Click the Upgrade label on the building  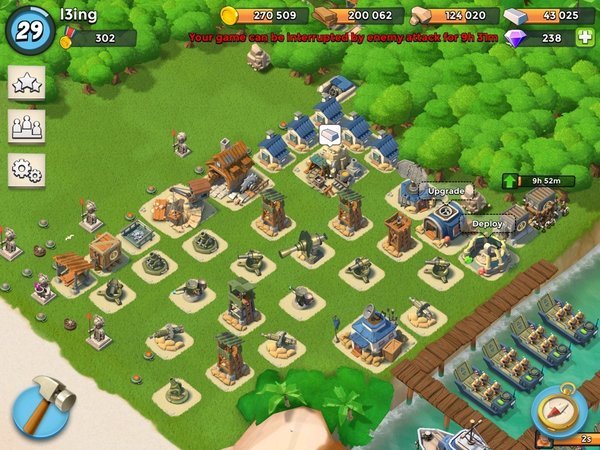[446, 190]
